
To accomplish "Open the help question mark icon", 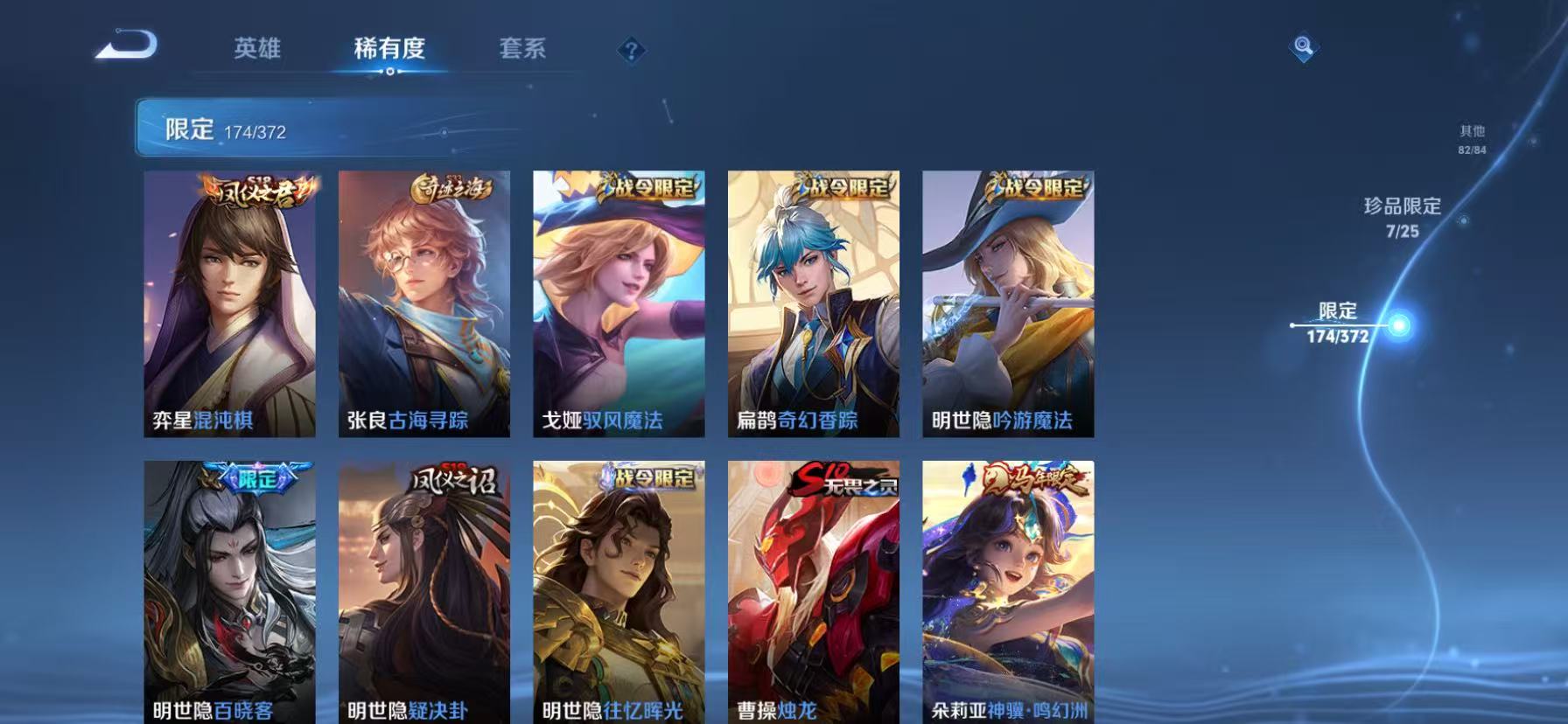I will click(x=632, y=51).
